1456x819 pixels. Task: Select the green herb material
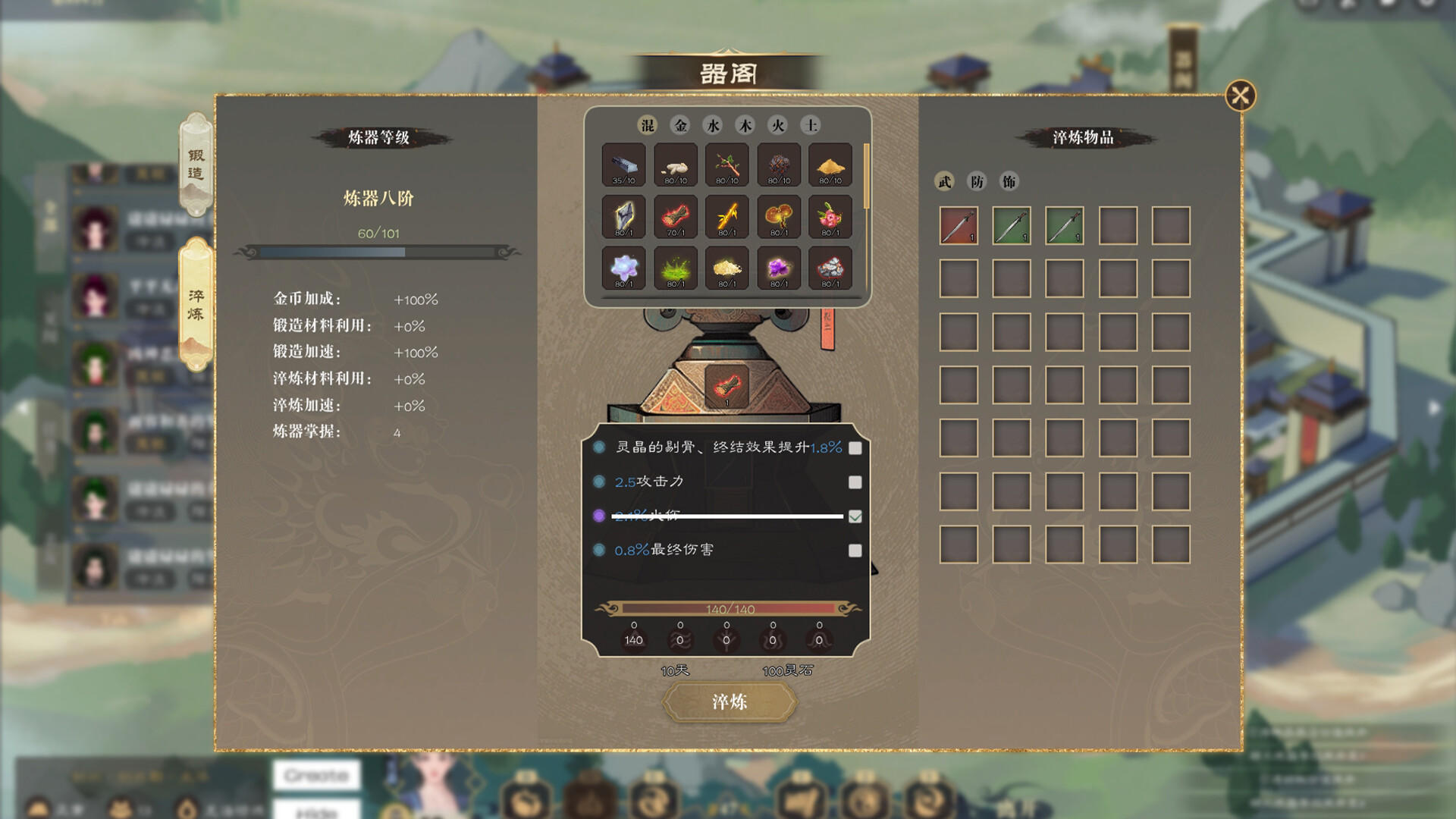point(675,267)
